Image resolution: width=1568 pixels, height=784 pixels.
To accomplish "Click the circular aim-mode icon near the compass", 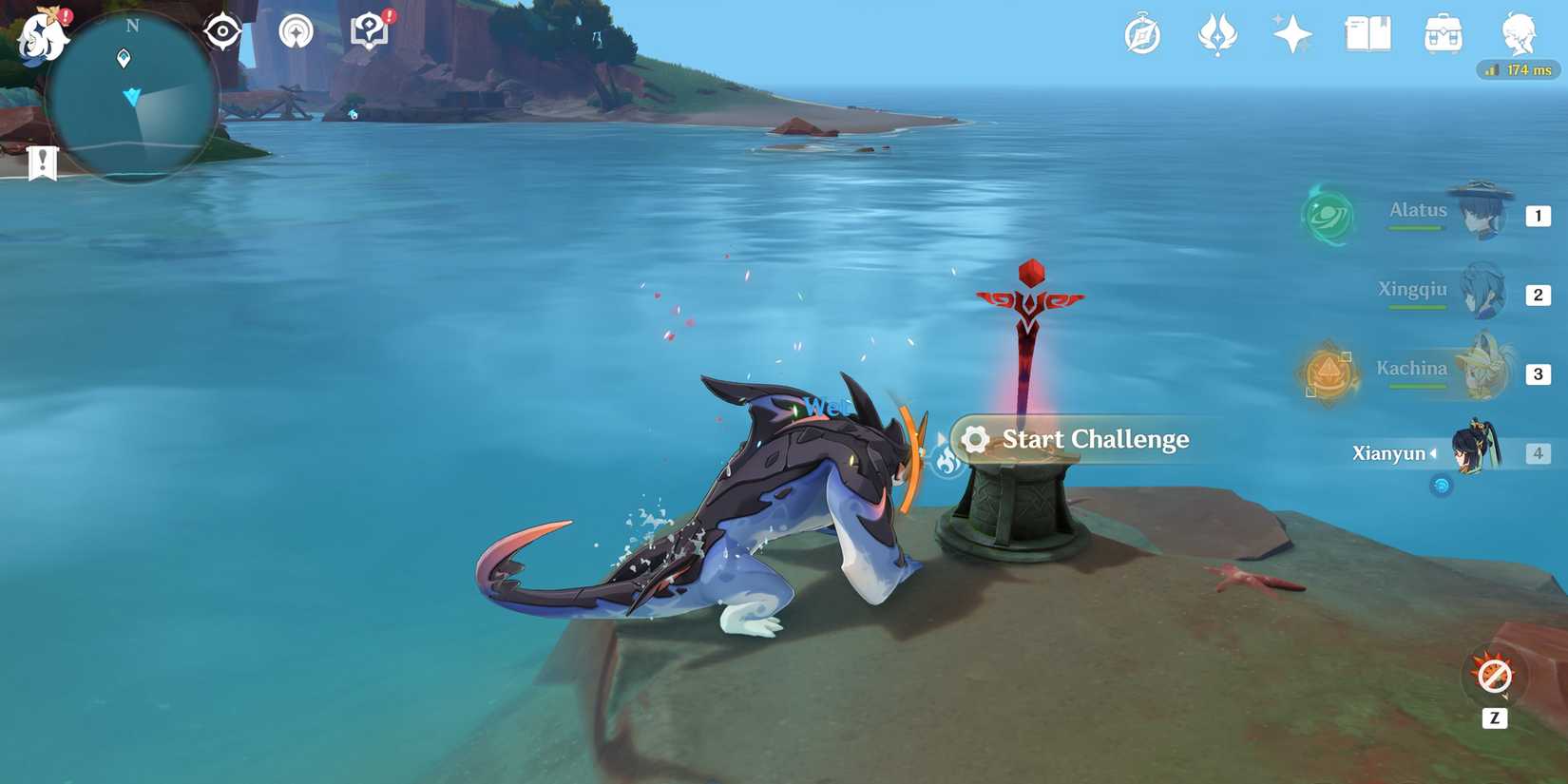I will point(296,29).
